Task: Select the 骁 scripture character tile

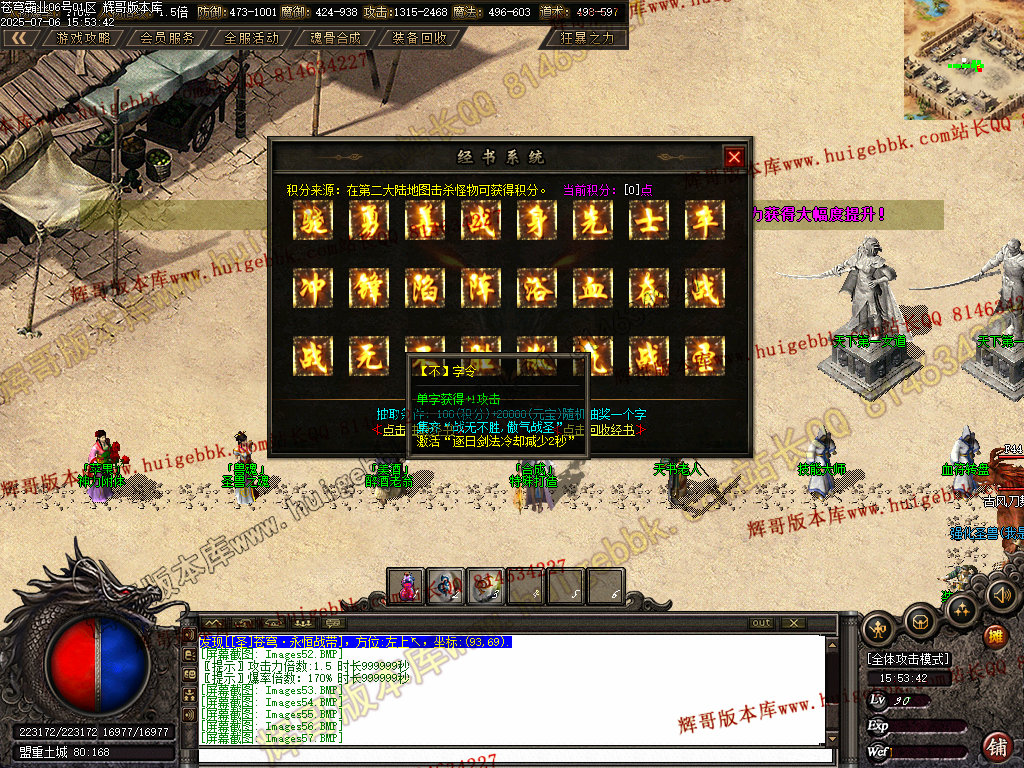Action: pyautogui.click(x=313, y=221)
